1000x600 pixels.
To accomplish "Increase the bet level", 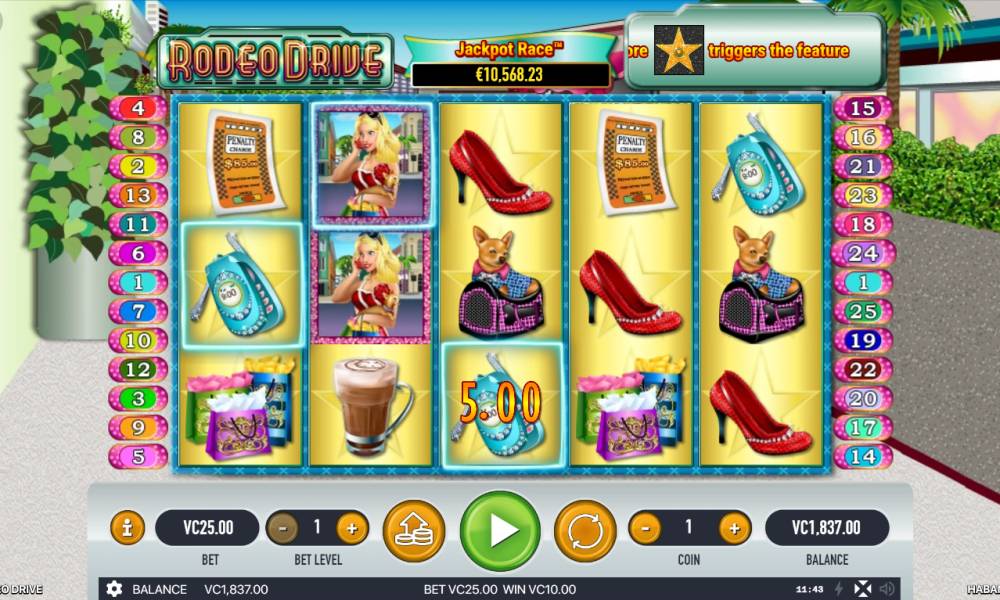I will pyautogui.click(x=351, y=527).
